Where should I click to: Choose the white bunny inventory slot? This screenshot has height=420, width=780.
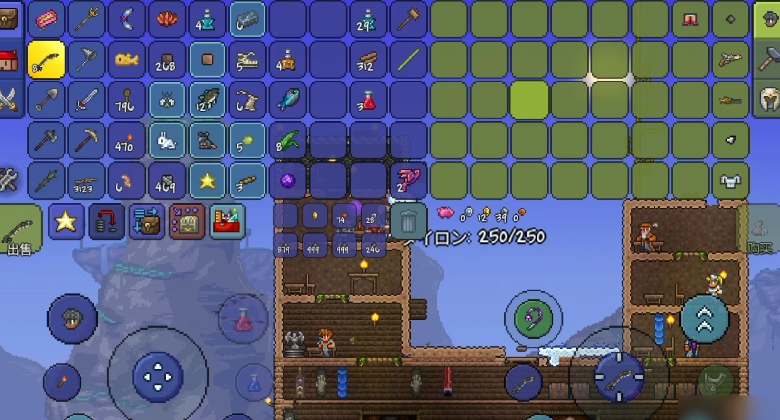(x=167, y=140)
